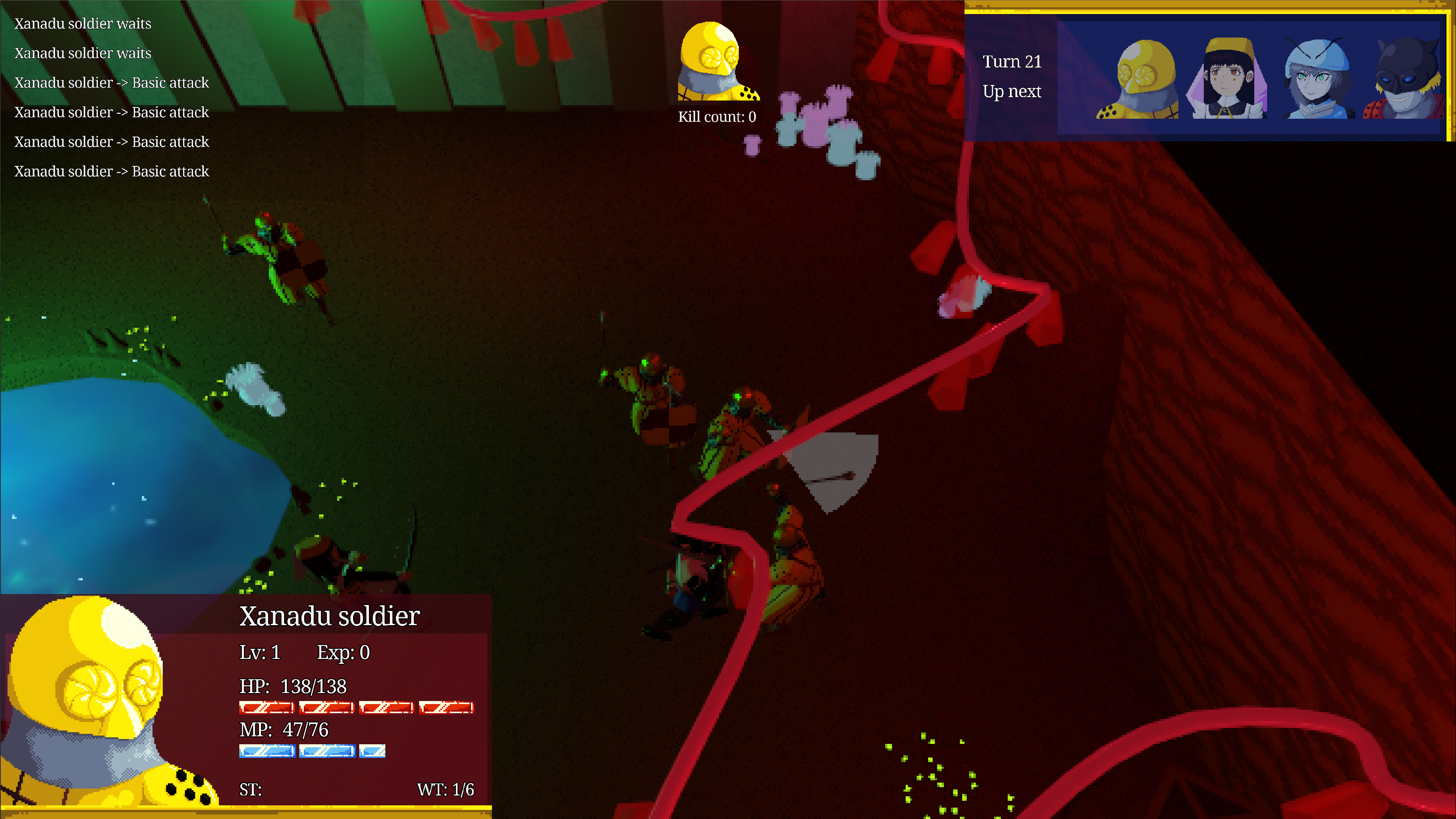Select the blue-beret character portrait

(x=1317, y=79)
